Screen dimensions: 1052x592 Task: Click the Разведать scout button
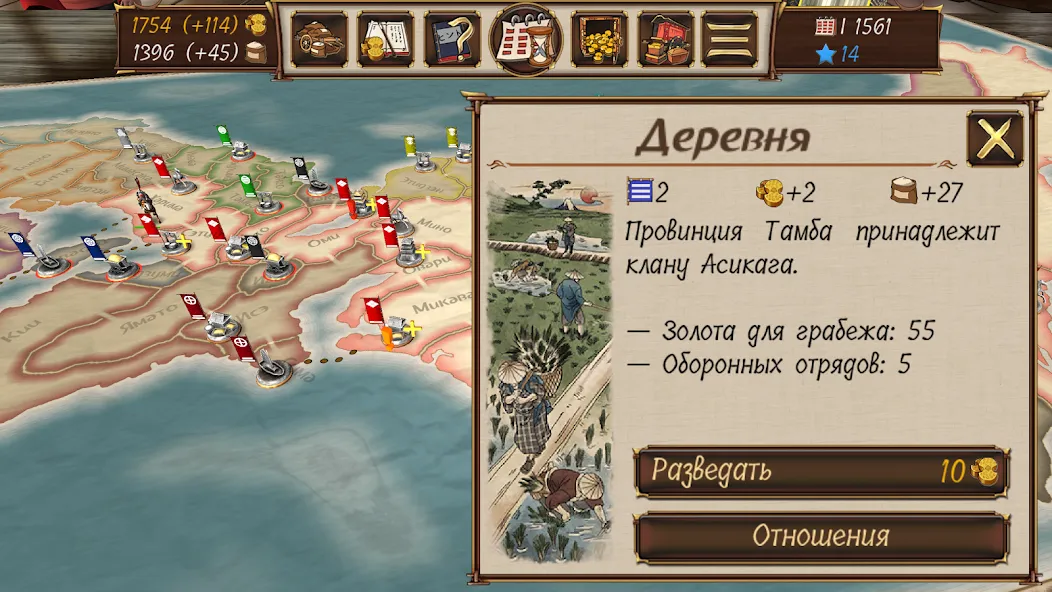click(x=821, y=471)
